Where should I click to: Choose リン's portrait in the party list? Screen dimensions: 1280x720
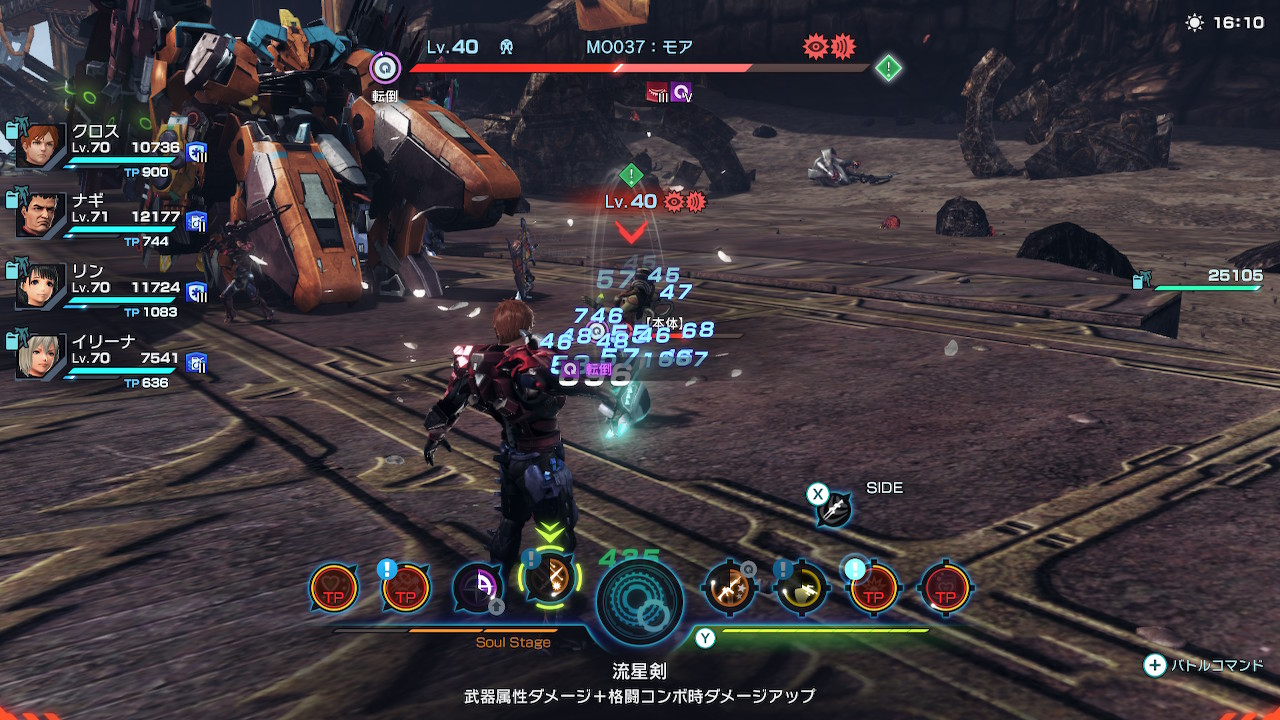tap(41, 286)
